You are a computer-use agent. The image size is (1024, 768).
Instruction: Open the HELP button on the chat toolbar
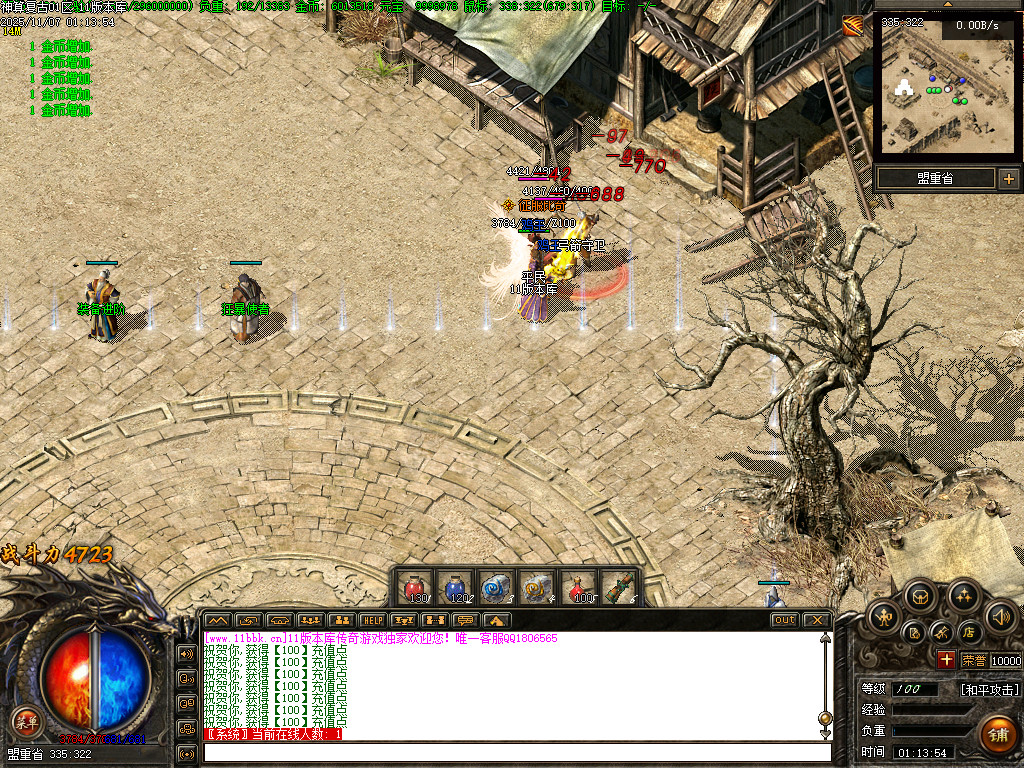pyautogui.click(x=372, y=621)
